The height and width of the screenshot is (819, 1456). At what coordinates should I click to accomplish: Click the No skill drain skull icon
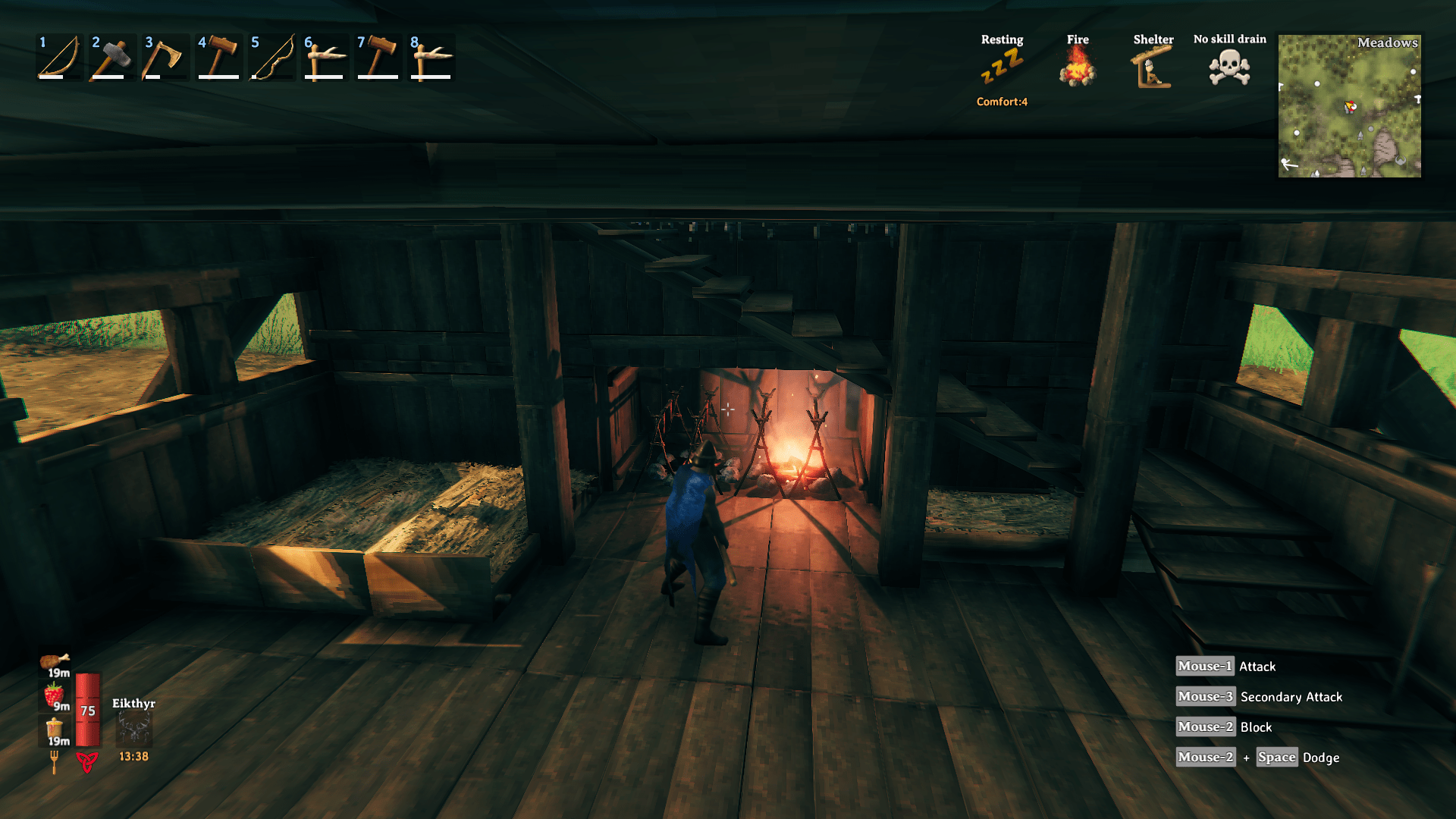[1229, 67]
